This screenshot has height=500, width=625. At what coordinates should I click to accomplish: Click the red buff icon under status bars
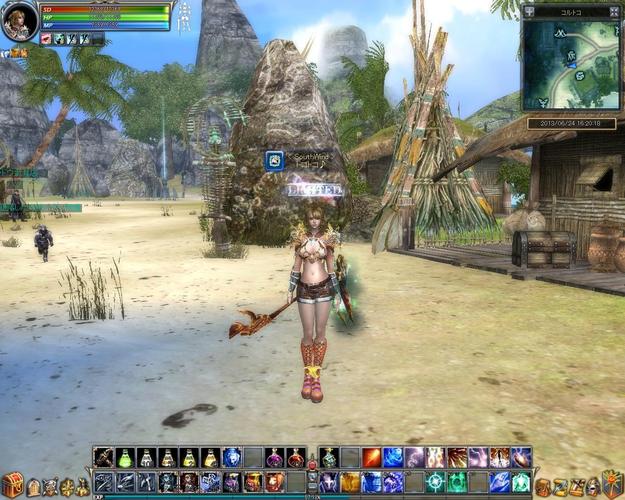tap(46, 39)
